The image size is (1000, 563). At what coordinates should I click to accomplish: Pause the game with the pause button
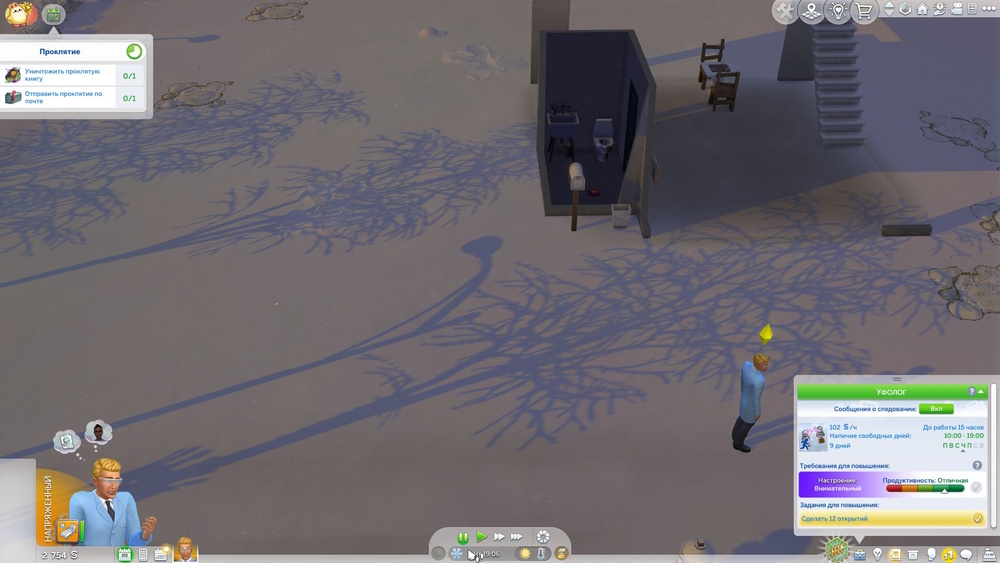pos(463,537)
